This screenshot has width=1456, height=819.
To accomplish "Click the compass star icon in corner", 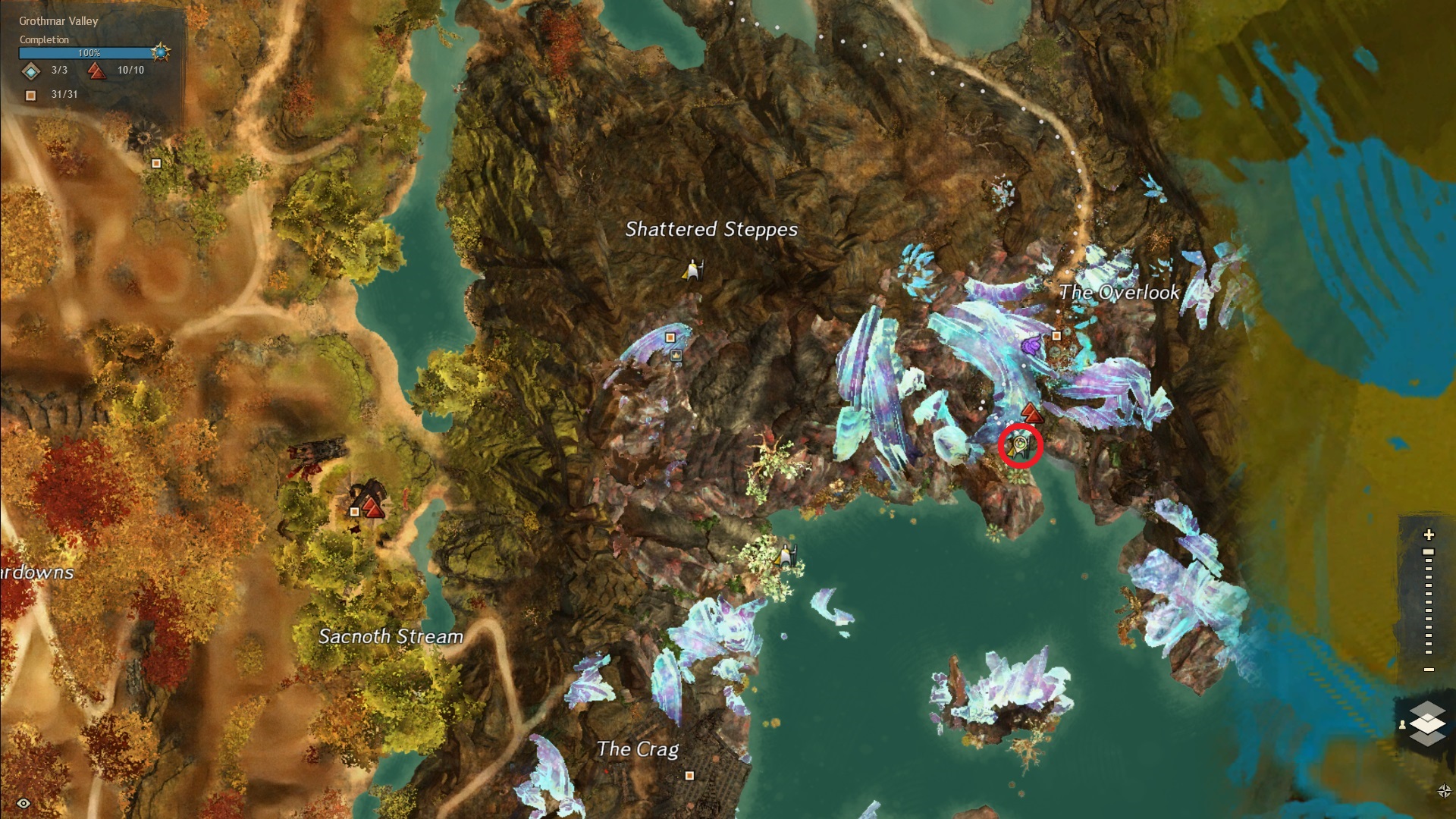I will [1444, 791].
